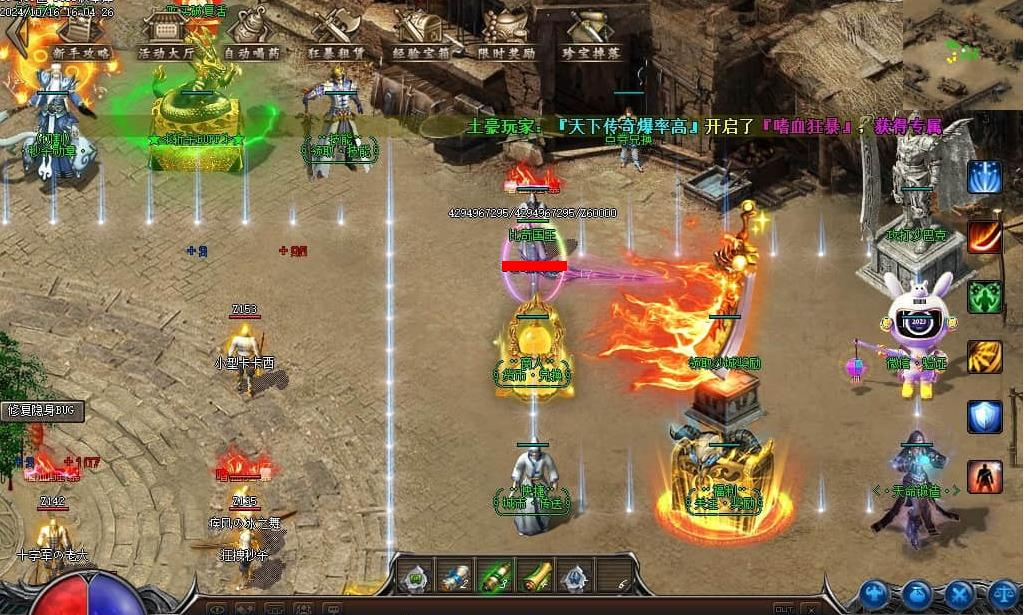1028x615 pixels.
Task: Click the round crossed swords button
Action: (960, 594)
